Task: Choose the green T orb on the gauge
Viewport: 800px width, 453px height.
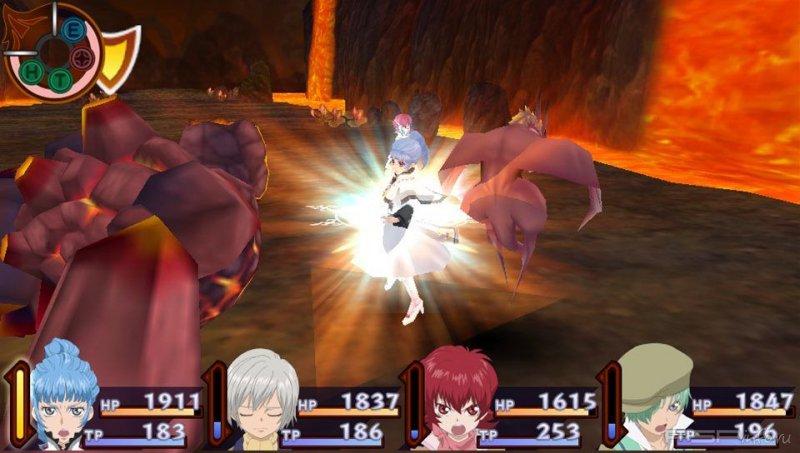Action: 59,80
